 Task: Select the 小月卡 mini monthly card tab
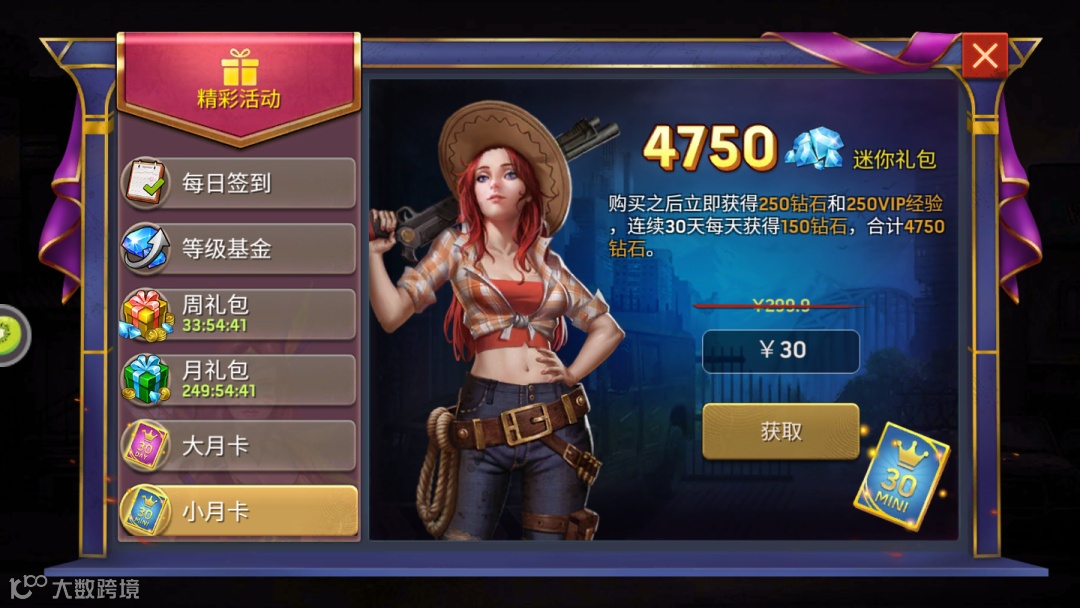(x=238, y=511)
